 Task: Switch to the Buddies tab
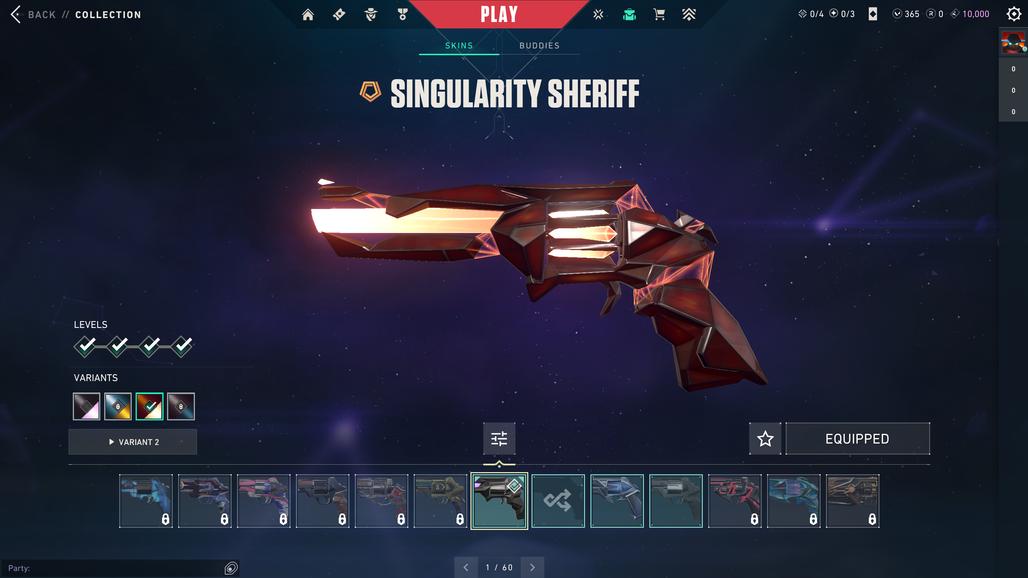(x=539, y=46)
